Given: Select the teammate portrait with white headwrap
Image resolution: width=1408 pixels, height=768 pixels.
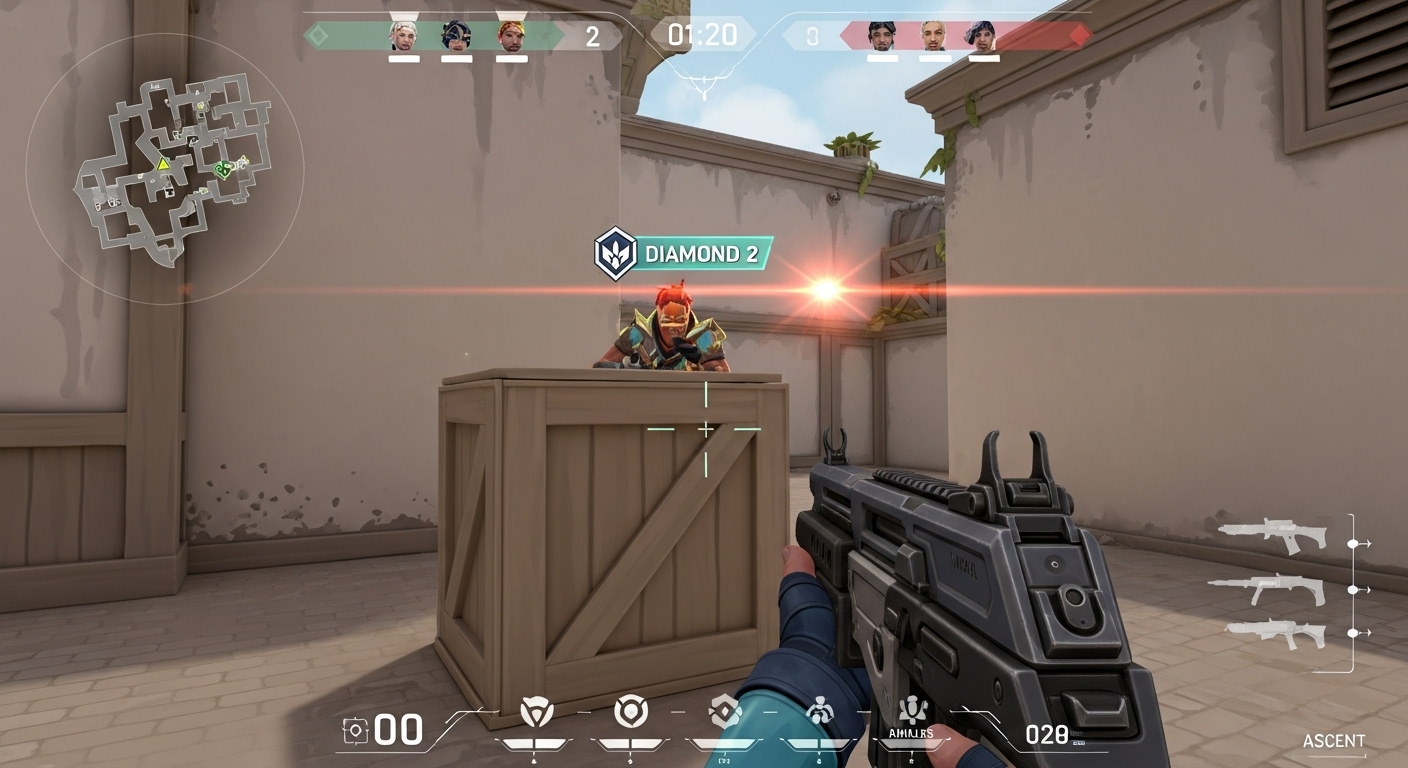Looking at the screenshot, I should coord(404,35).
